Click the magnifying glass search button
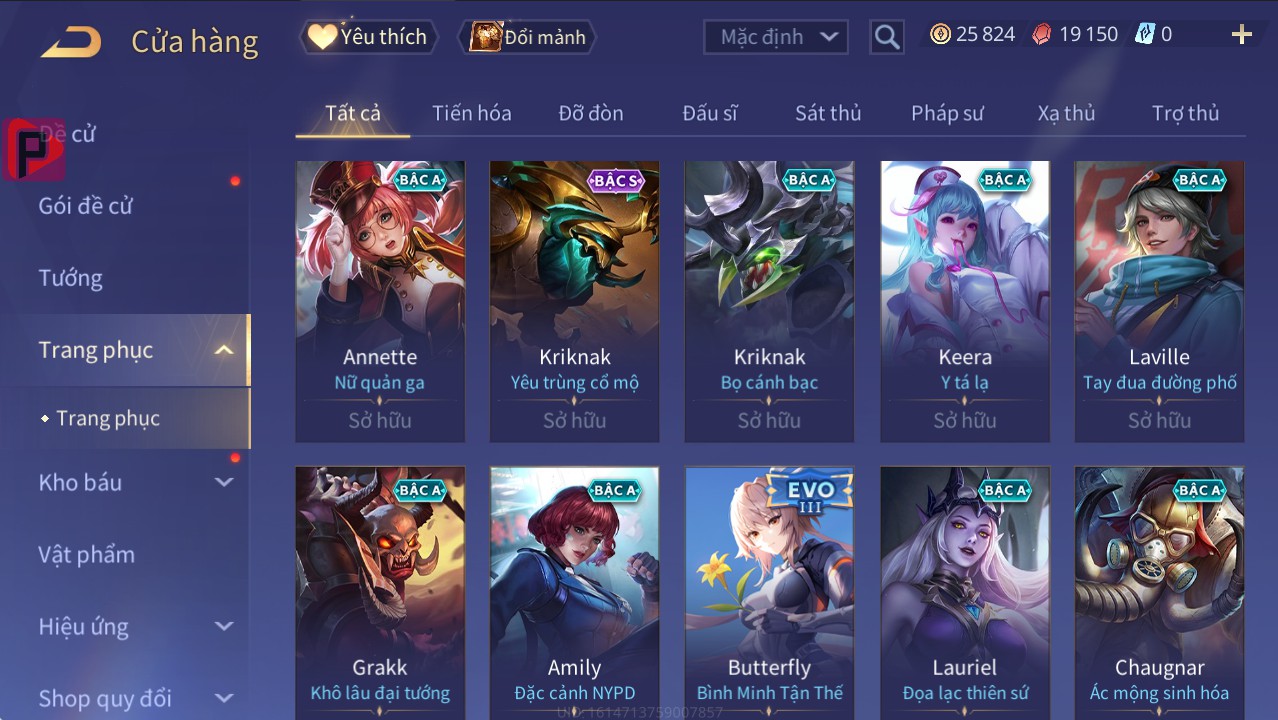This screenshot has height=720, width=1278. [886, 37]
